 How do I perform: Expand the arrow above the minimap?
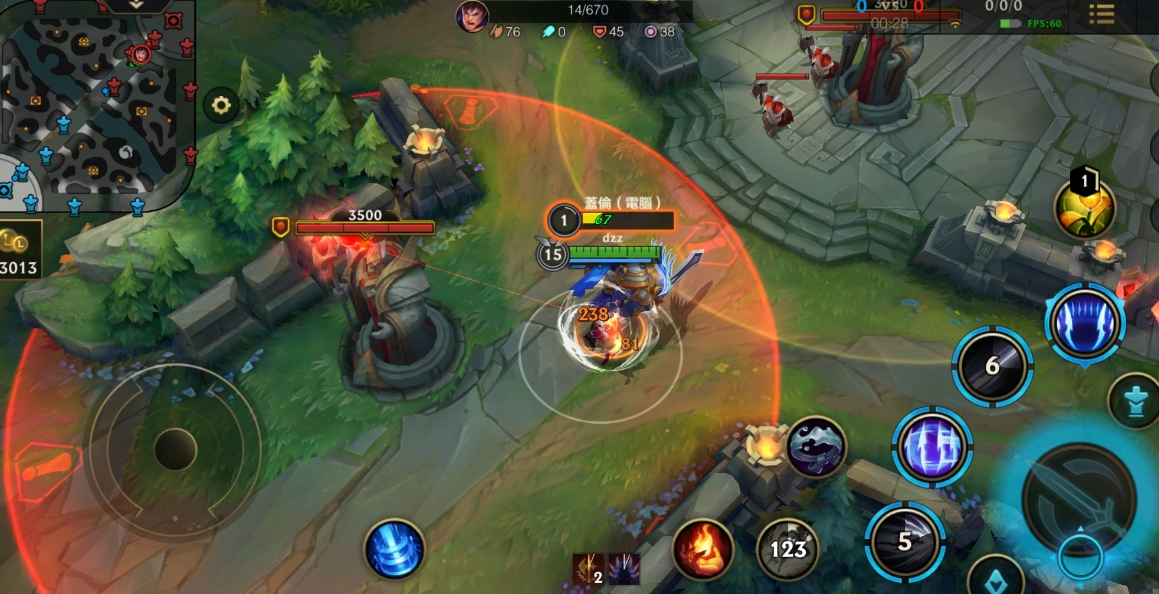coord(137,5)
